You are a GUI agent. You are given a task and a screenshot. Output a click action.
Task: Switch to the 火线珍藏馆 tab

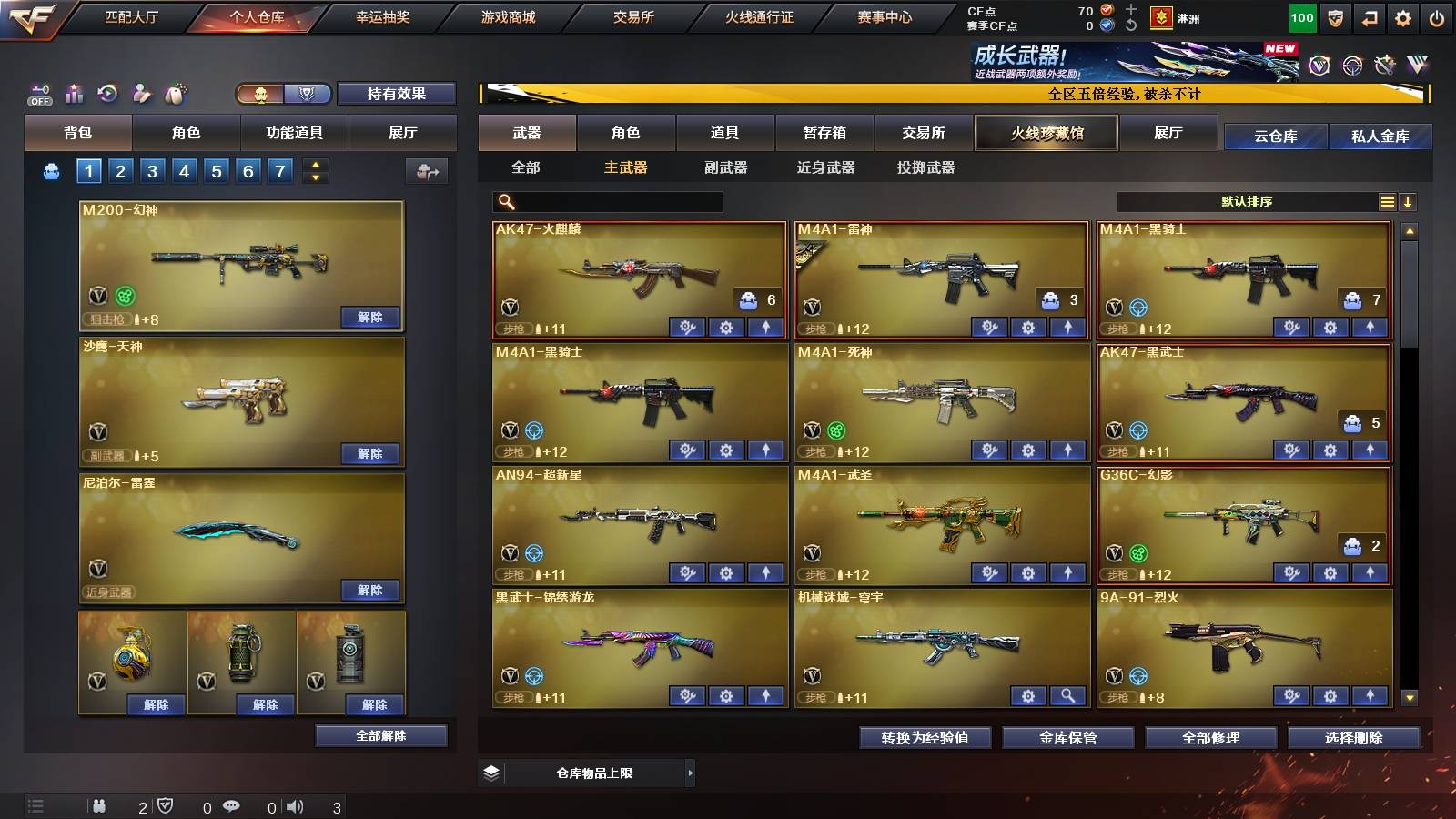[1046, 133]
